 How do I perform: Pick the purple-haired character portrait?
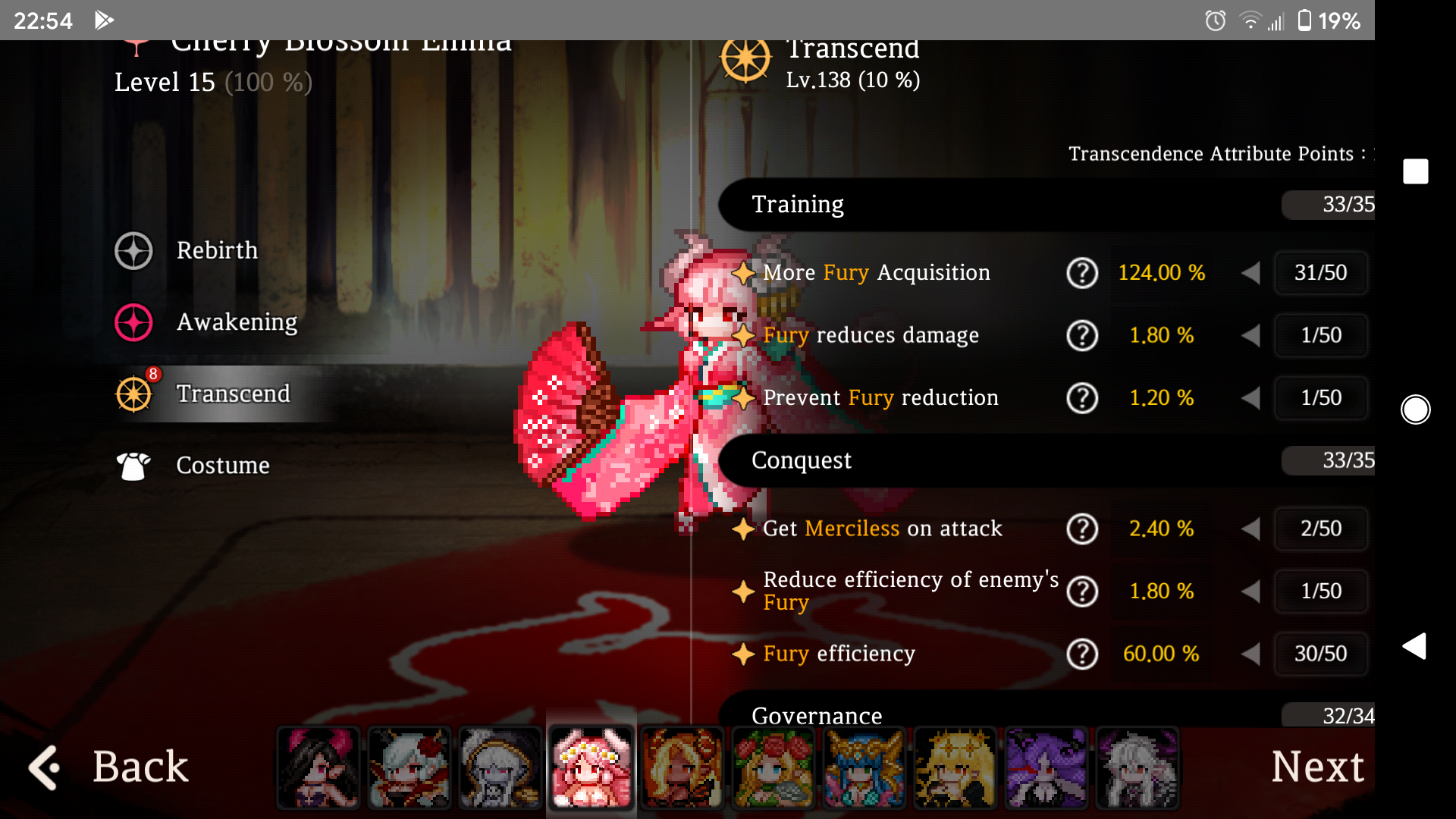1046,767
